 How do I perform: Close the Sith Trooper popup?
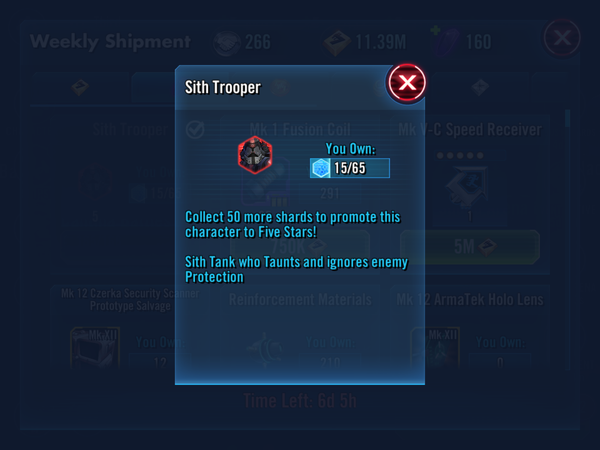[x=406, y=84]
